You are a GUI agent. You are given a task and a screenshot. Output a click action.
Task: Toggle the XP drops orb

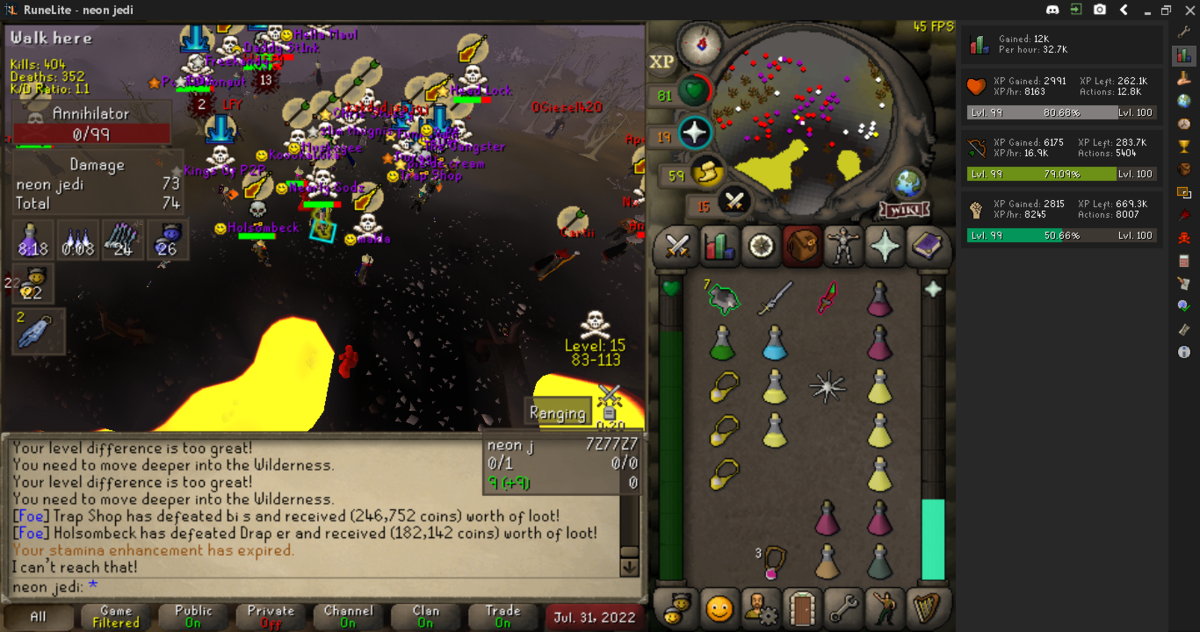[x=663, y=61]
